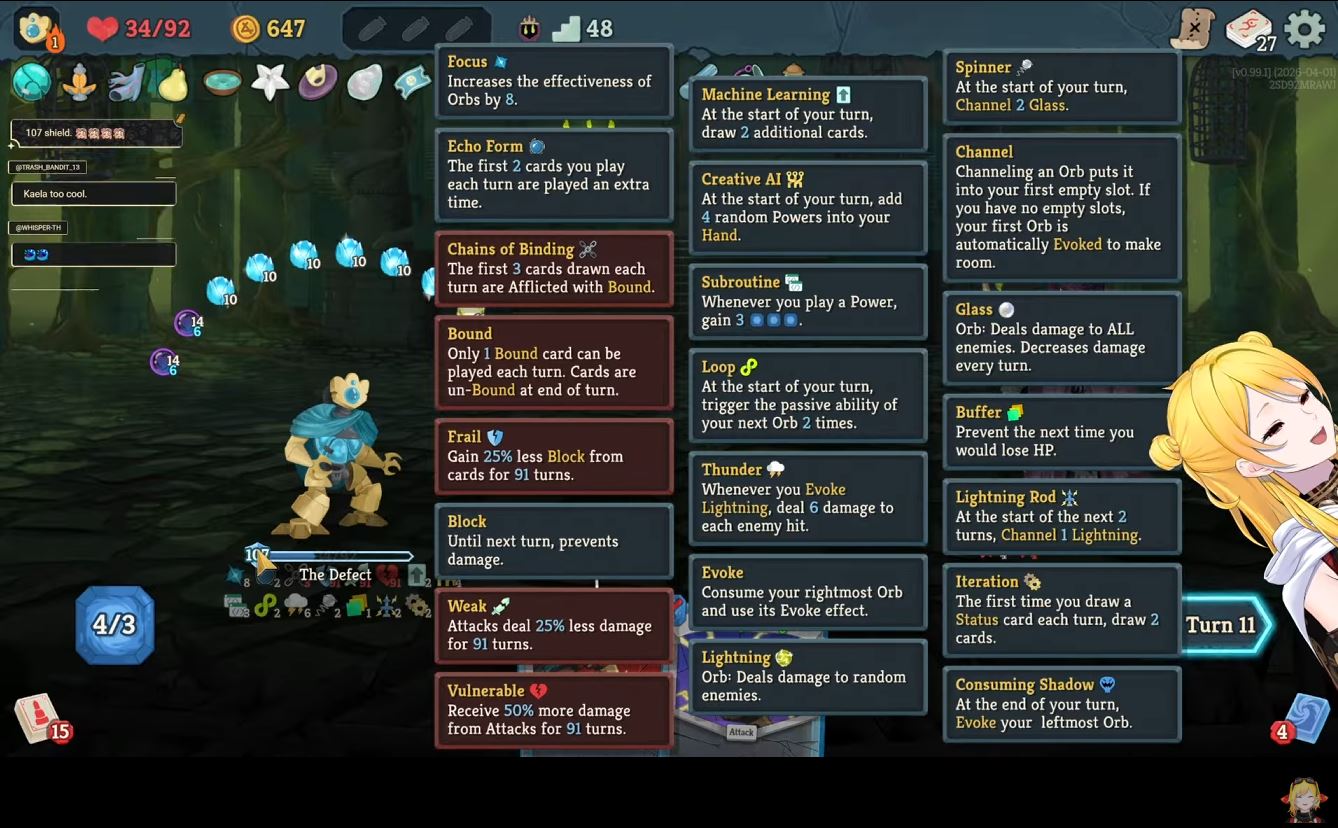Select the Machine Learning green arrow icon
The width and height of the screenshot is (1338, 828).
coord(416,575)
